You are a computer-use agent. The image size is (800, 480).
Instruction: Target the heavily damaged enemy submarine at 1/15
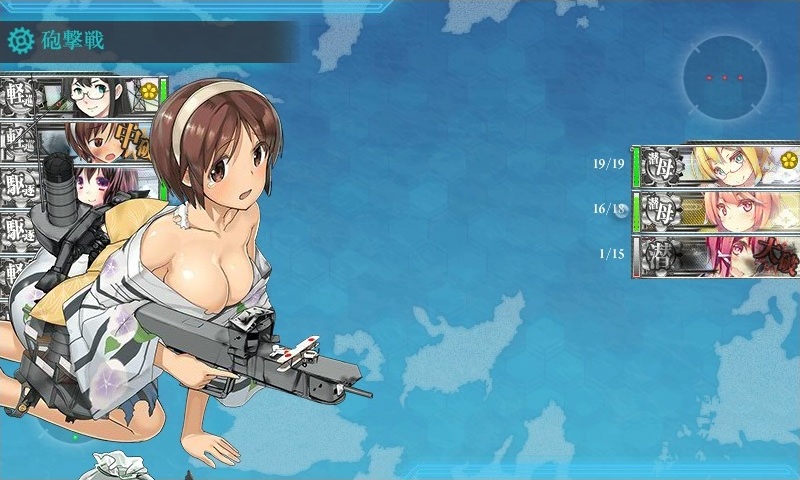718,256
